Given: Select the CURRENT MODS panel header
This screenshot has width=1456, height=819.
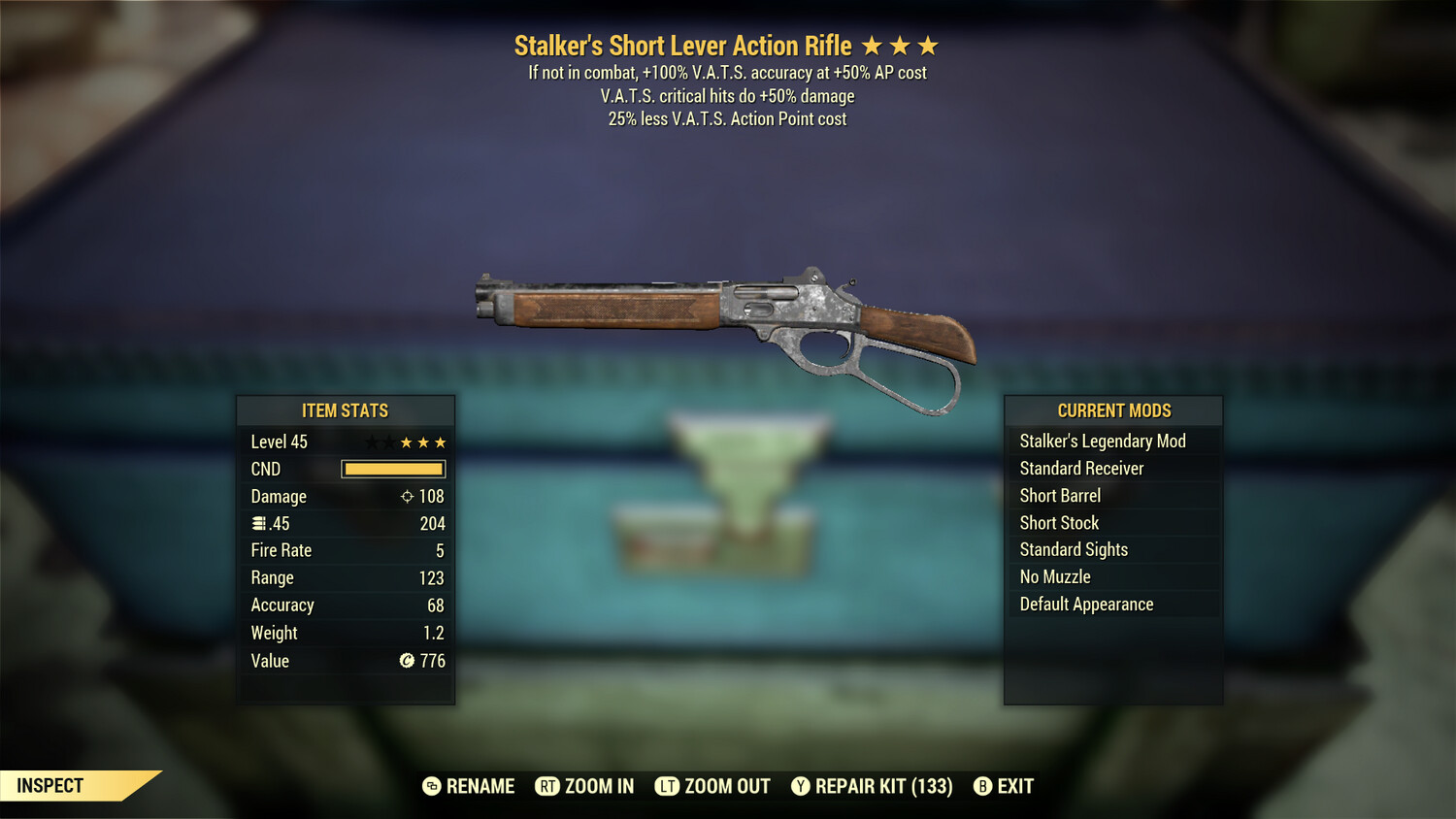Looking at the screenshot, I should tap(1113, 410).
